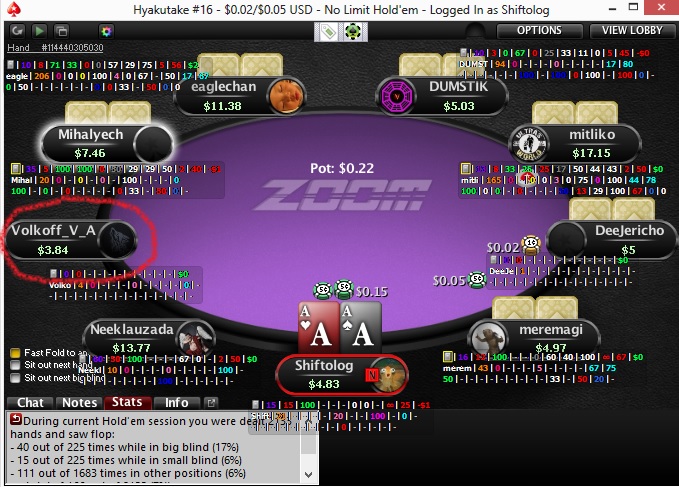Pop out the chat panel
679x487 pixels.
[211, 403]
